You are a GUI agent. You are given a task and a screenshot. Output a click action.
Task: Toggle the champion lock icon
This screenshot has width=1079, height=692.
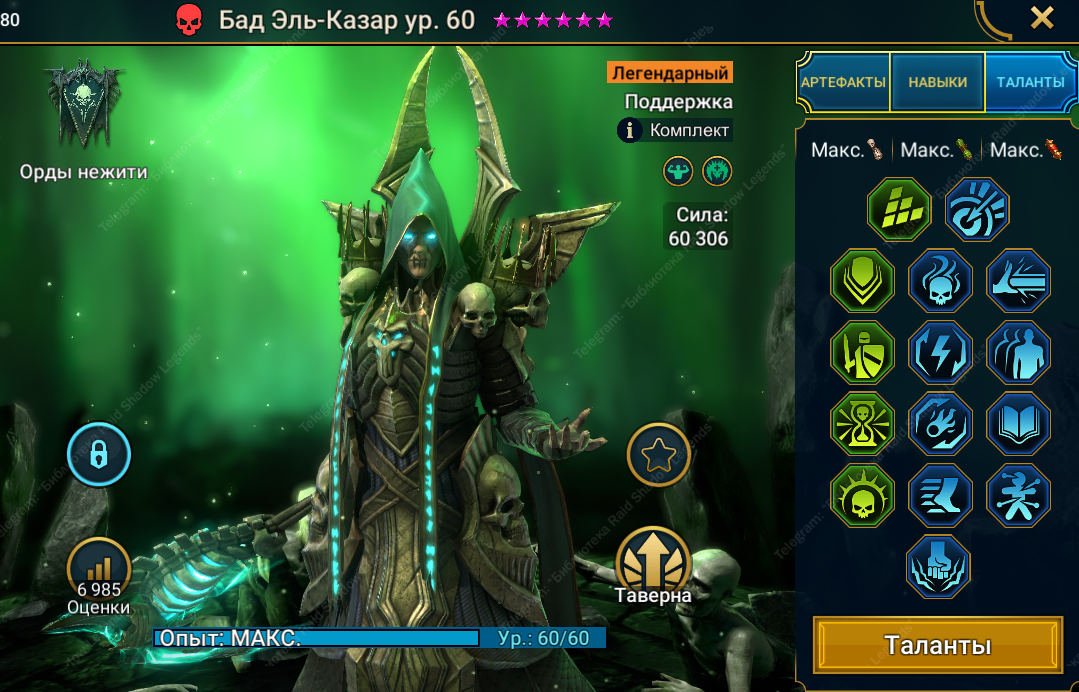pos(99,455)
